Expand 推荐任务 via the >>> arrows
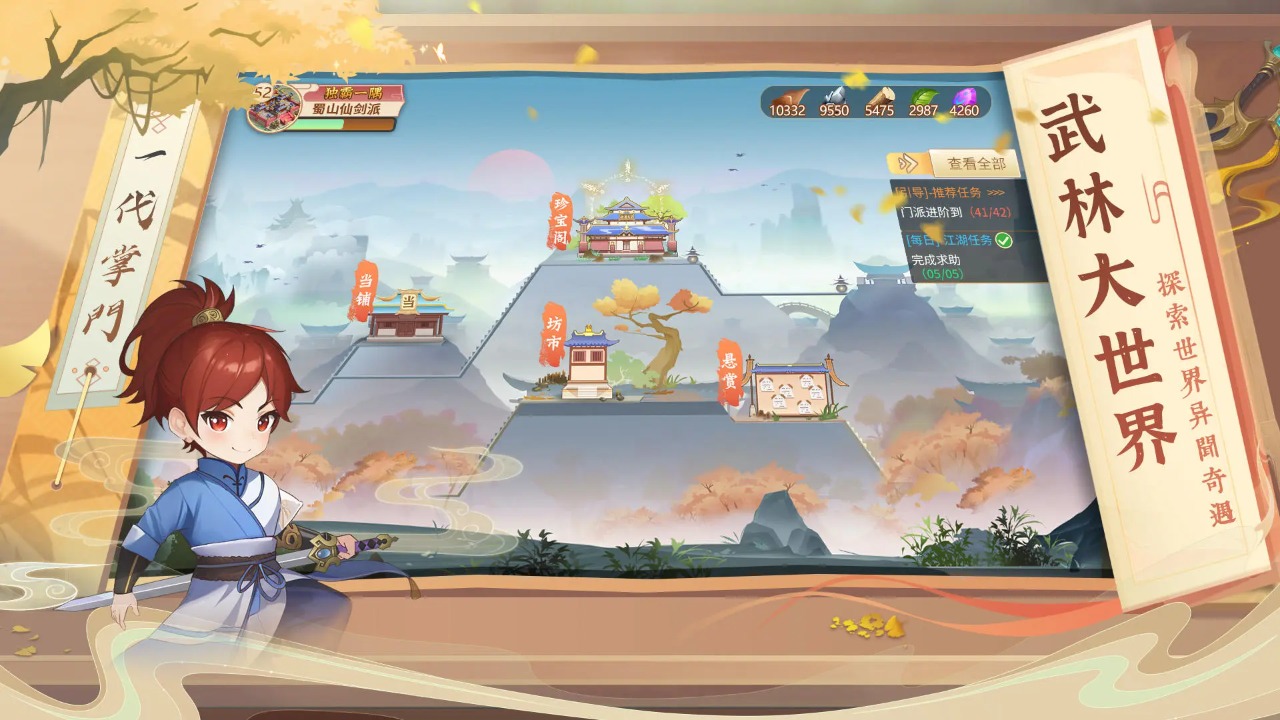The image size is (1280, 720). coord(996,192)
